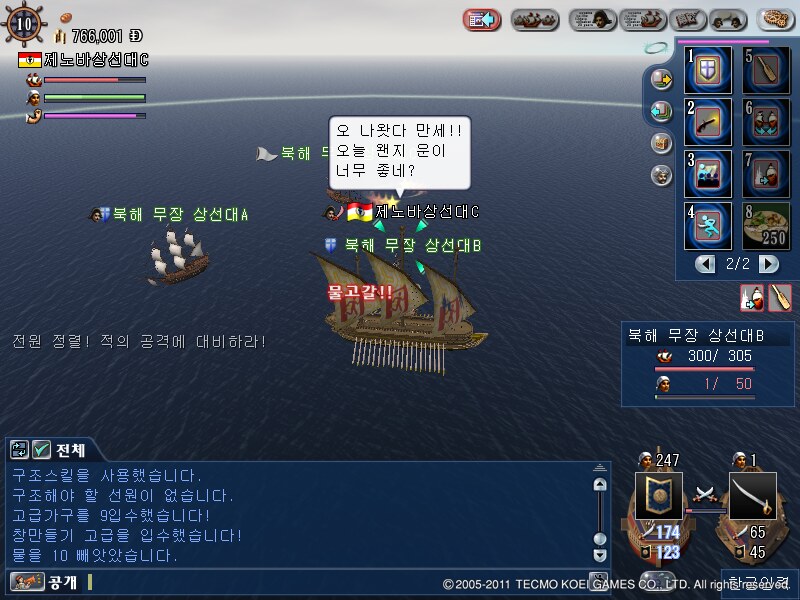Open the gear settings button
This screenshot has width=800, height=600.
[x=777, y=19]
